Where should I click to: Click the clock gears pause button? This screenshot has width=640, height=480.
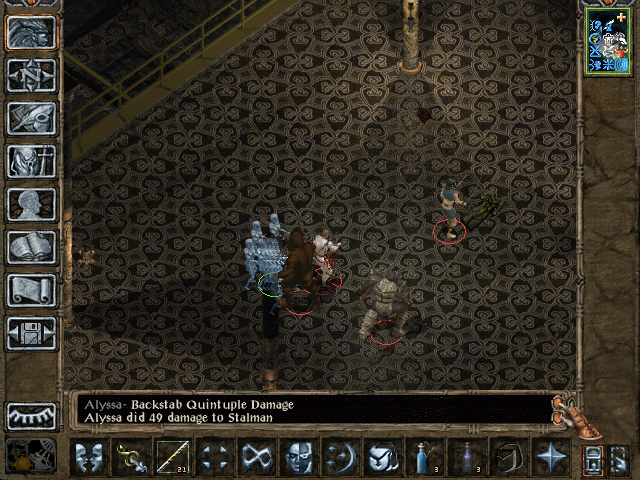pyautogui.click(x=30, y=456)
